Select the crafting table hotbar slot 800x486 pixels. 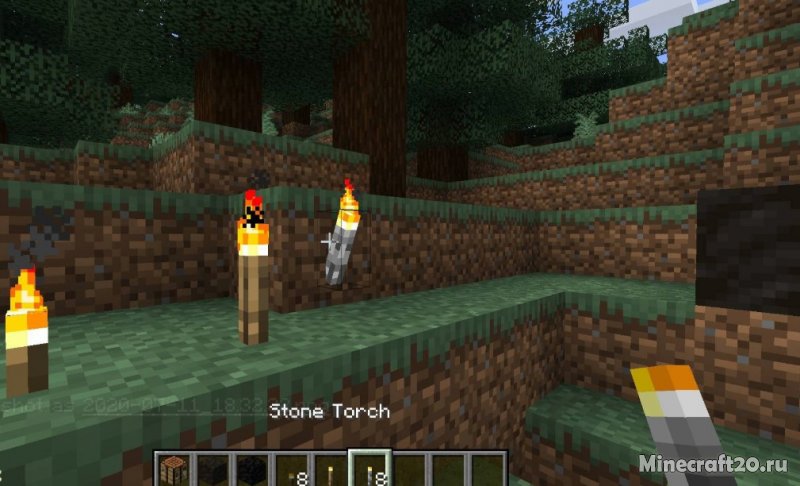[x=174, y=470]
